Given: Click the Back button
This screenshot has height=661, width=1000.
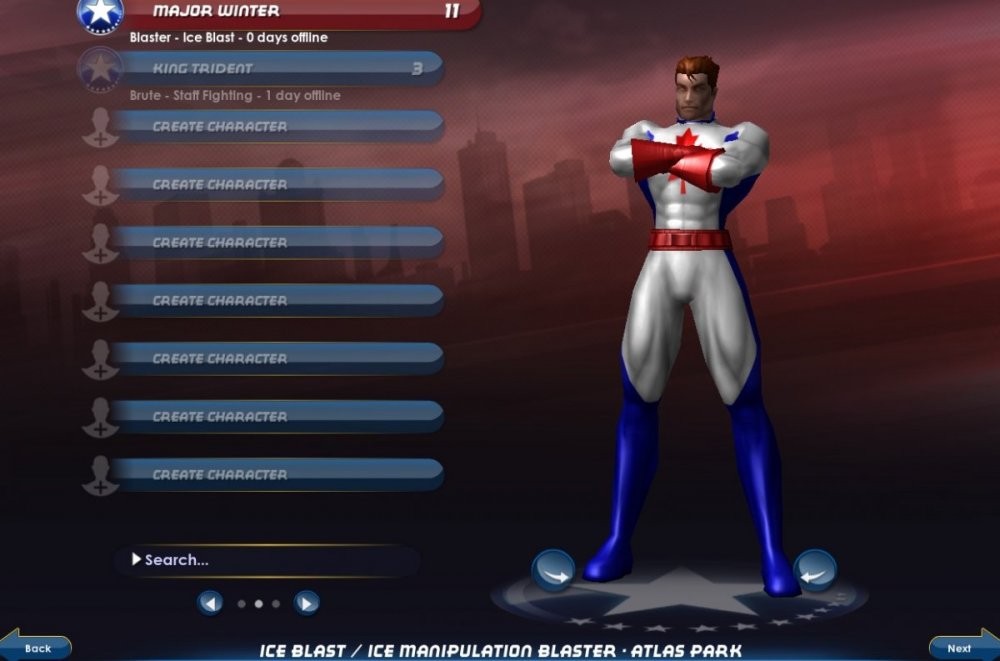Looking at the screenshot, I should tap(37, 647).
